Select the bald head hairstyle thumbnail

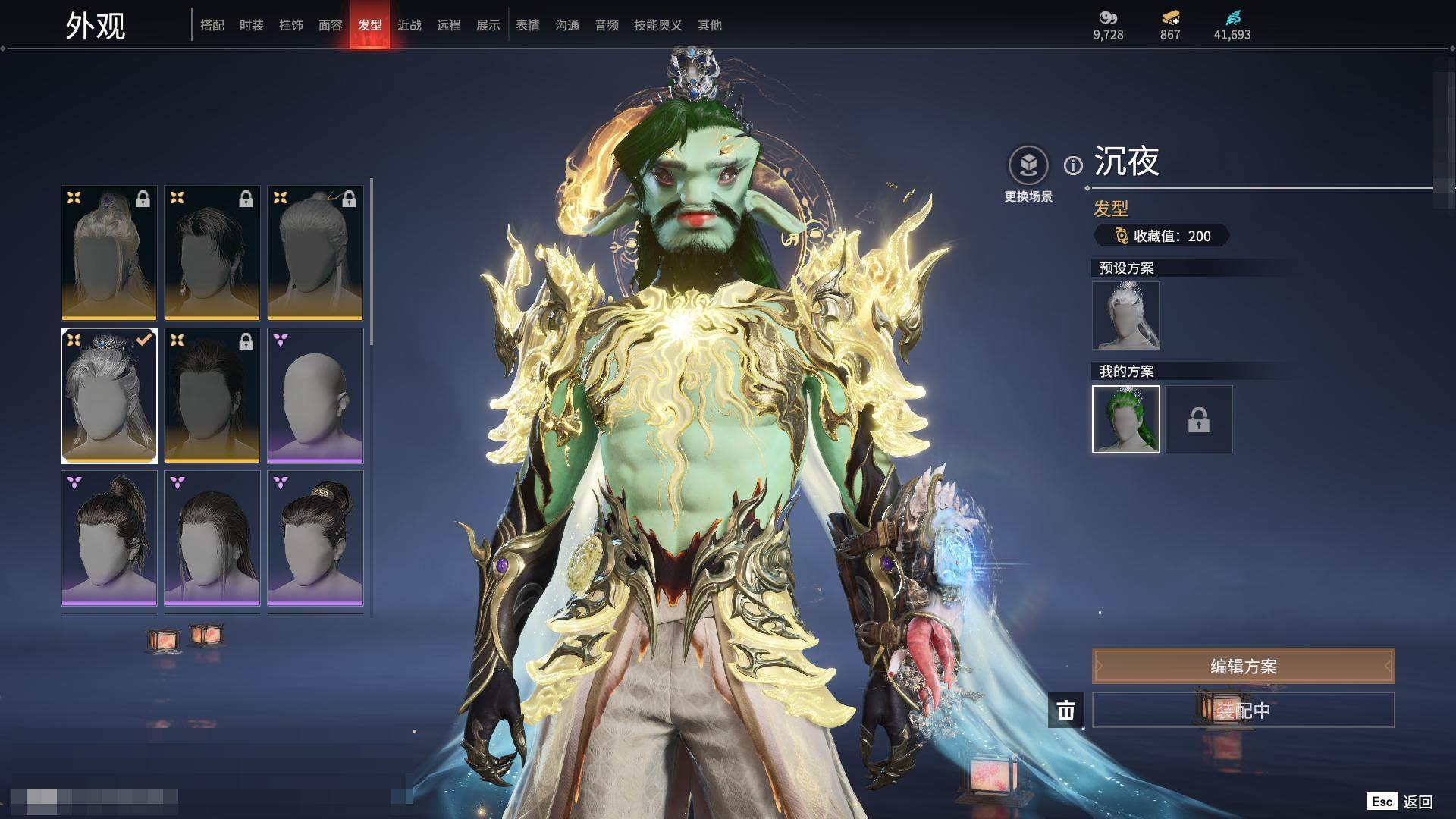(315, 395)
